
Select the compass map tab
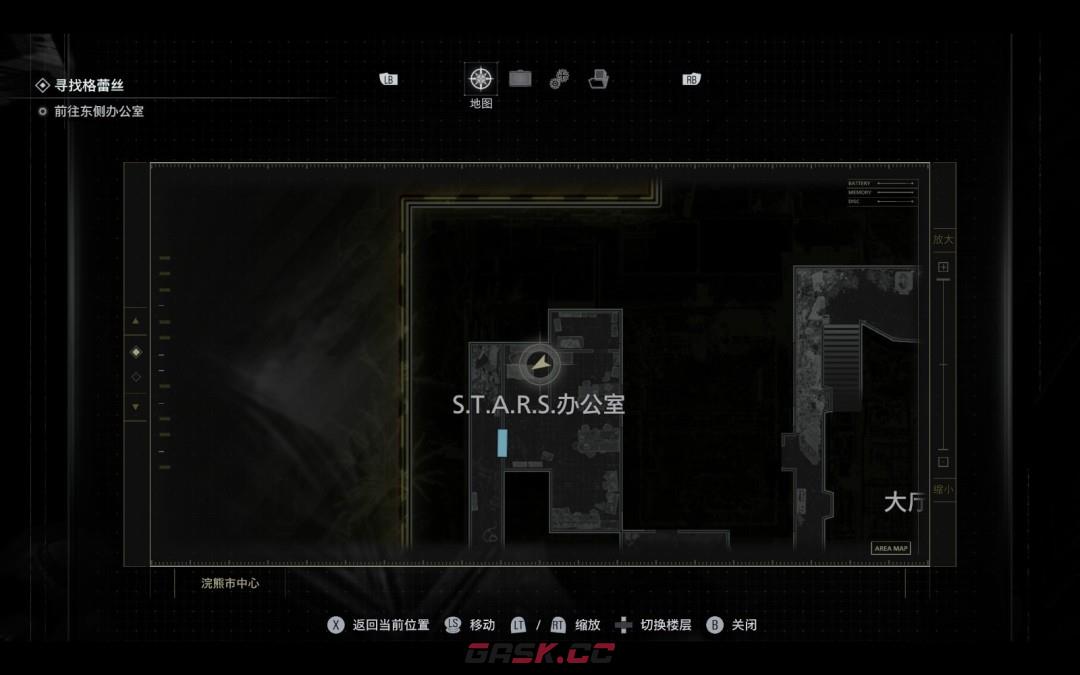coord(481,79)
